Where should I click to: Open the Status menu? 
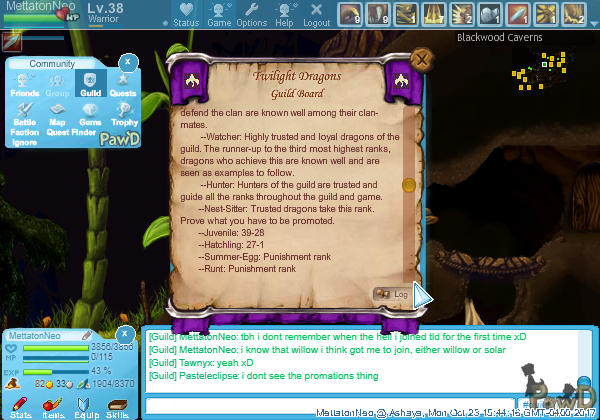point(185,13)
